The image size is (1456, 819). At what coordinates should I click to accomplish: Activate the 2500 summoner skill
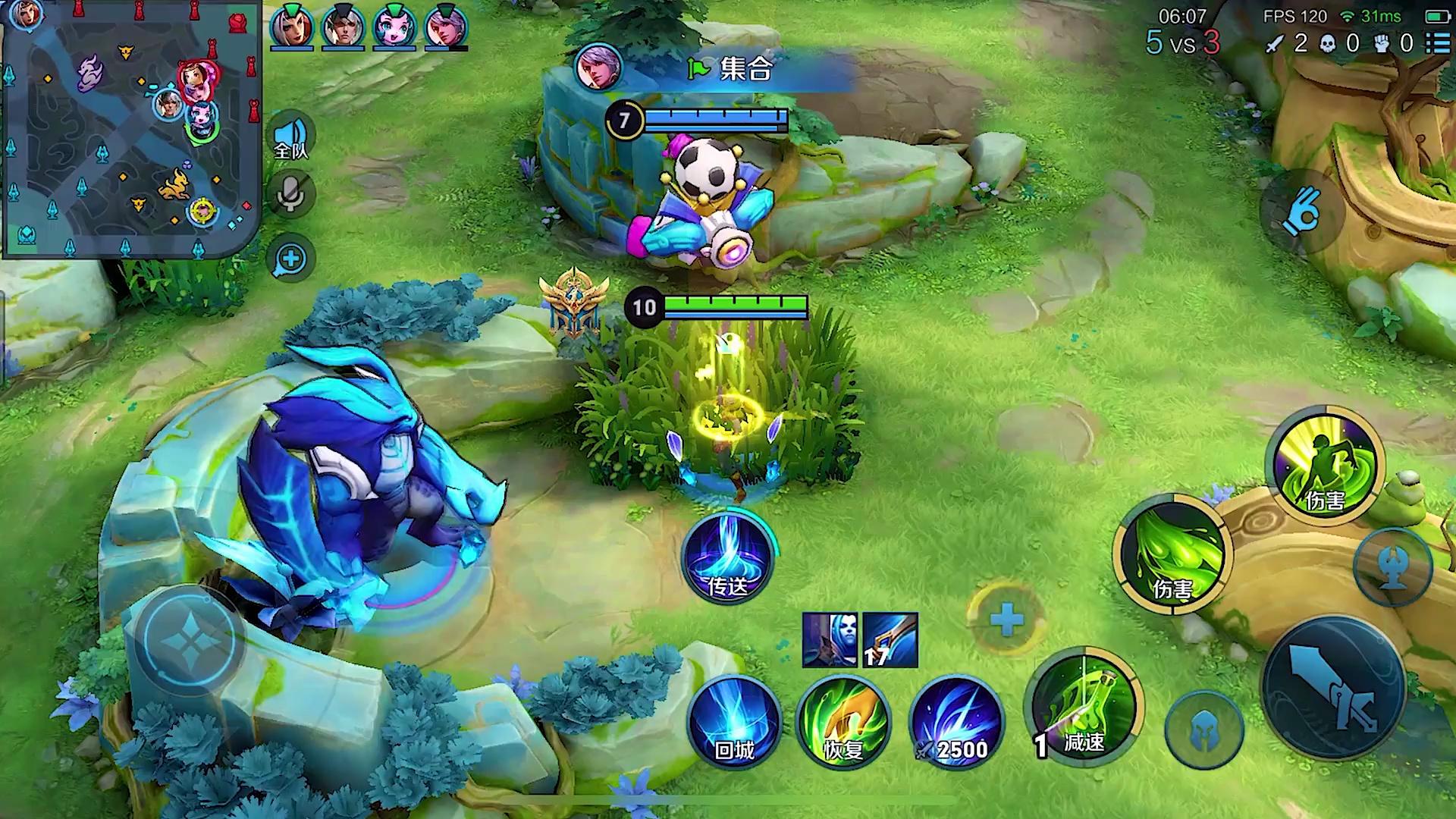(x=957, y=720)
